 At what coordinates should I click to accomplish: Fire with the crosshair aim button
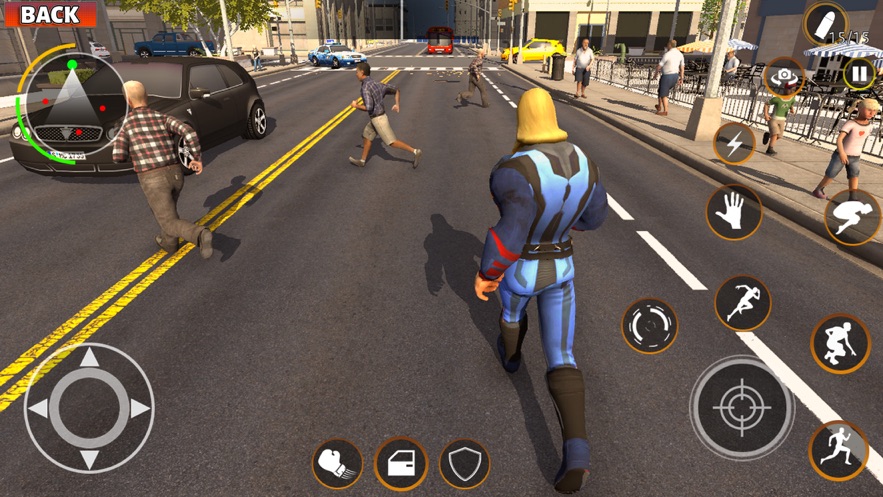click(x=741, y=408)
